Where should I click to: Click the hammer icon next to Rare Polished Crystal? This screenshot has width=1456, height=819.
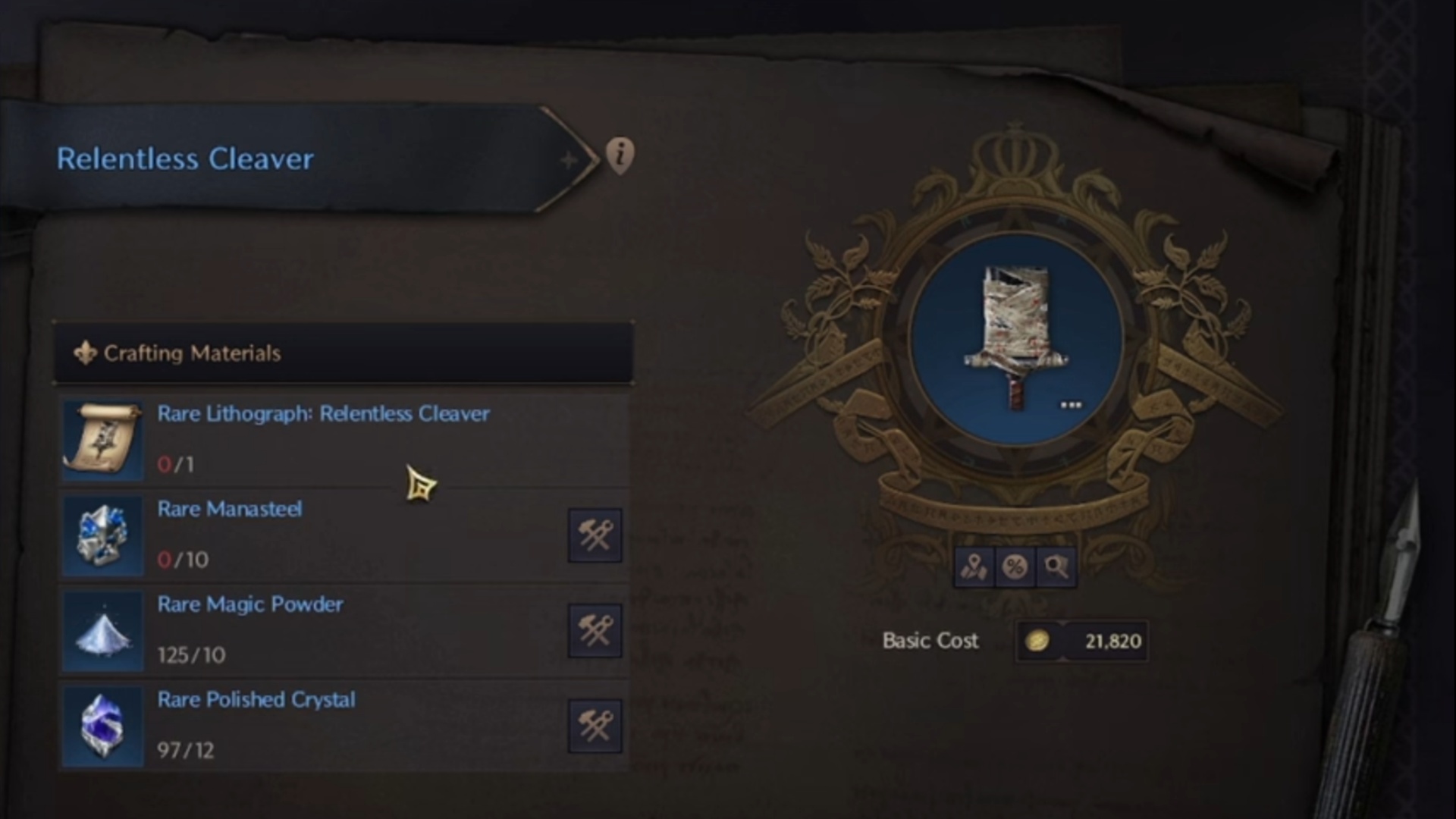coord(595,726)
